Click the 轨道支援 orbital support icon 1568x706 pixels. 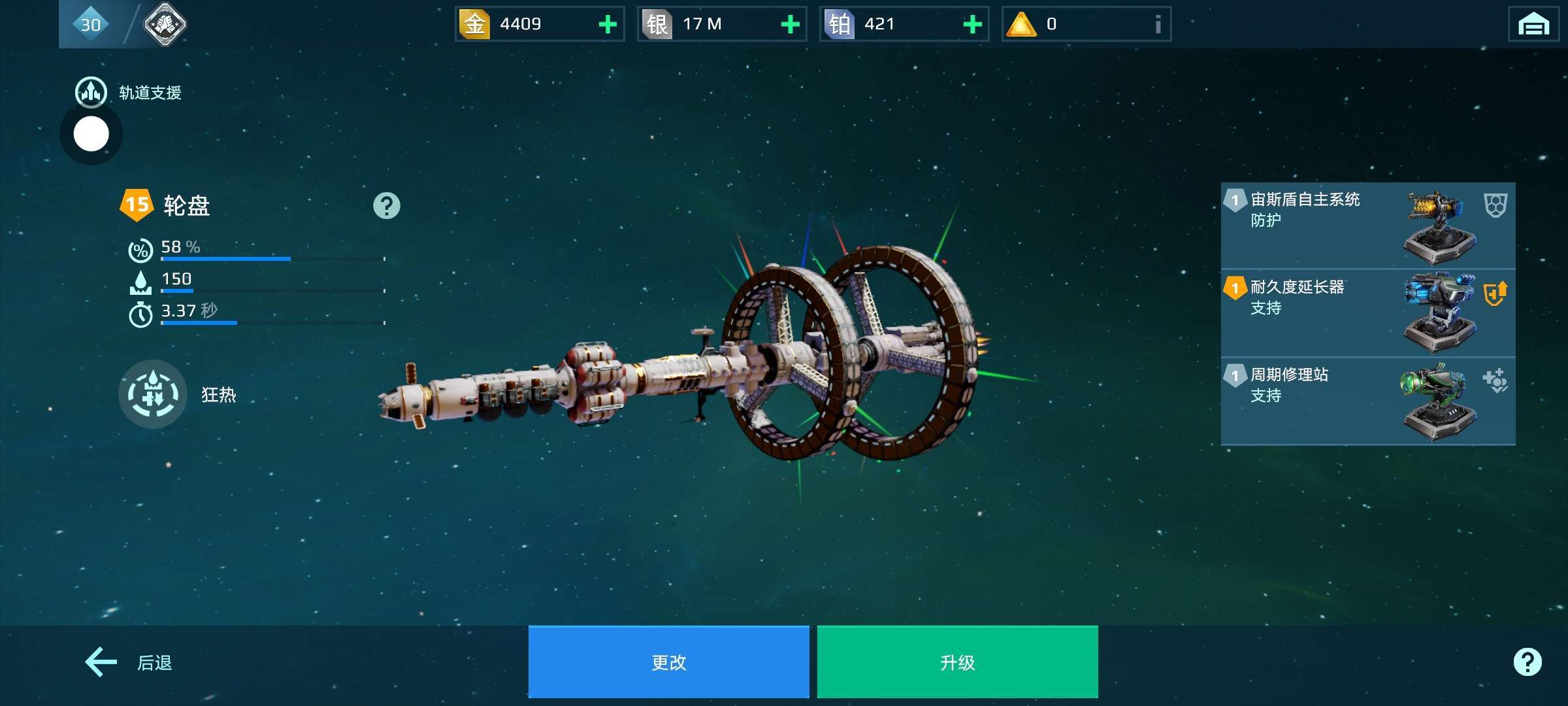pyautogui.click(x=91, y=92)
